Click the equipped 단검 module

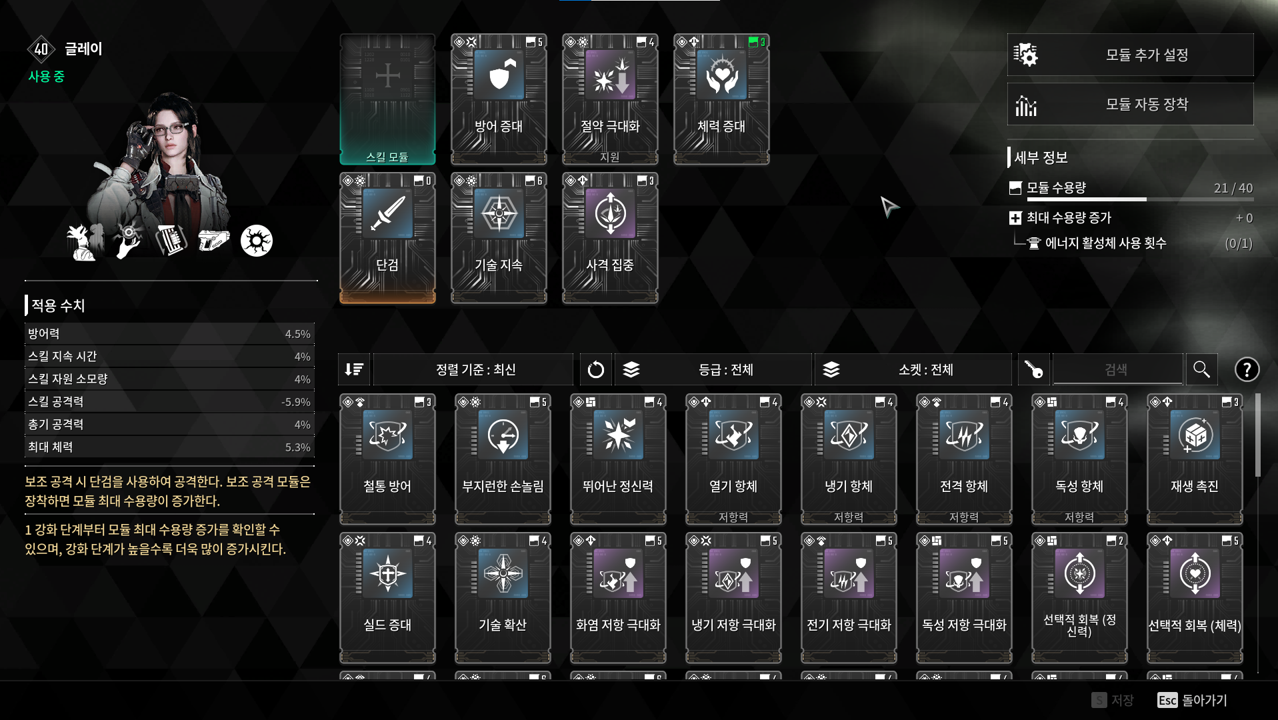(x=387, y=237)
